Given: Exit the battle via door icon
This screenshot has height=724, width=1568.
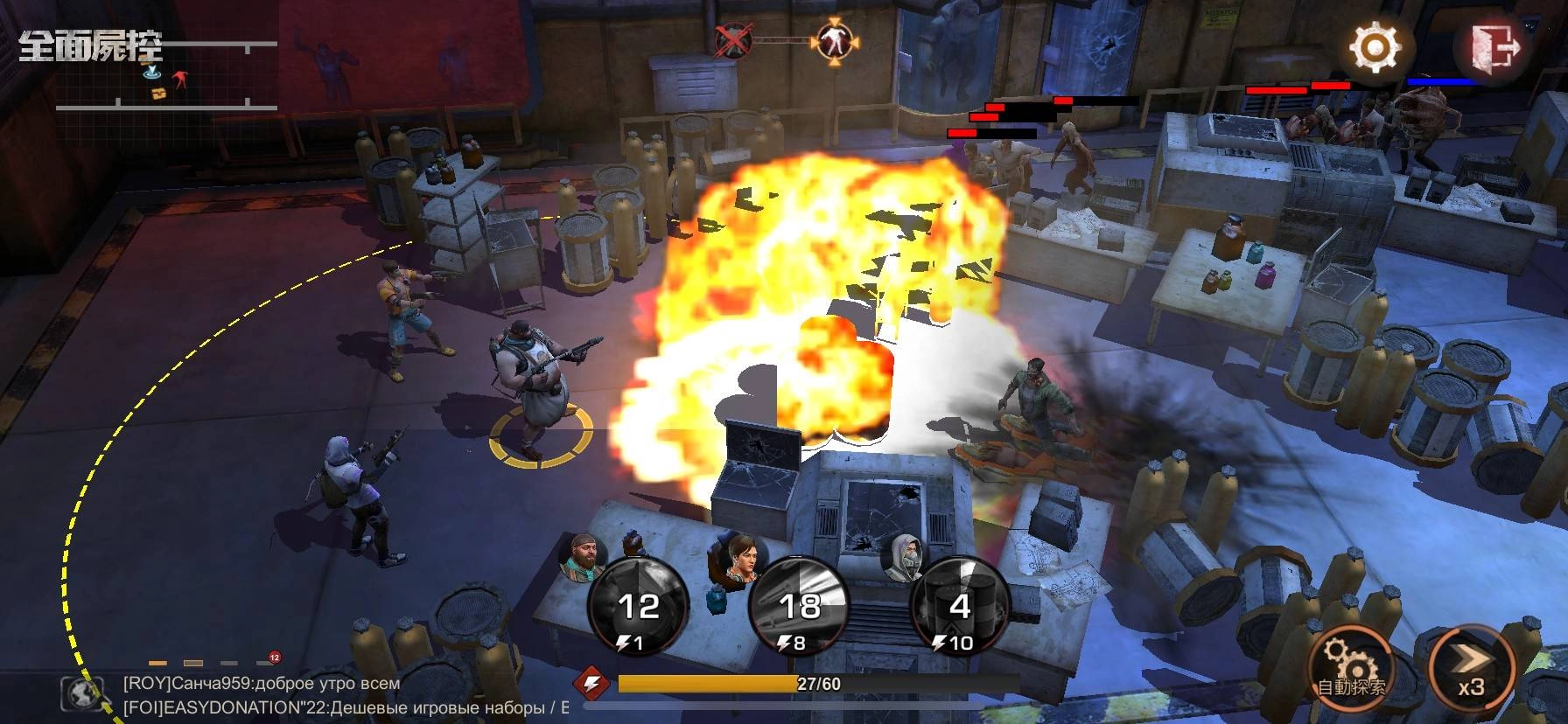Looking at the screenshot, I should [x=1494, y=47].
